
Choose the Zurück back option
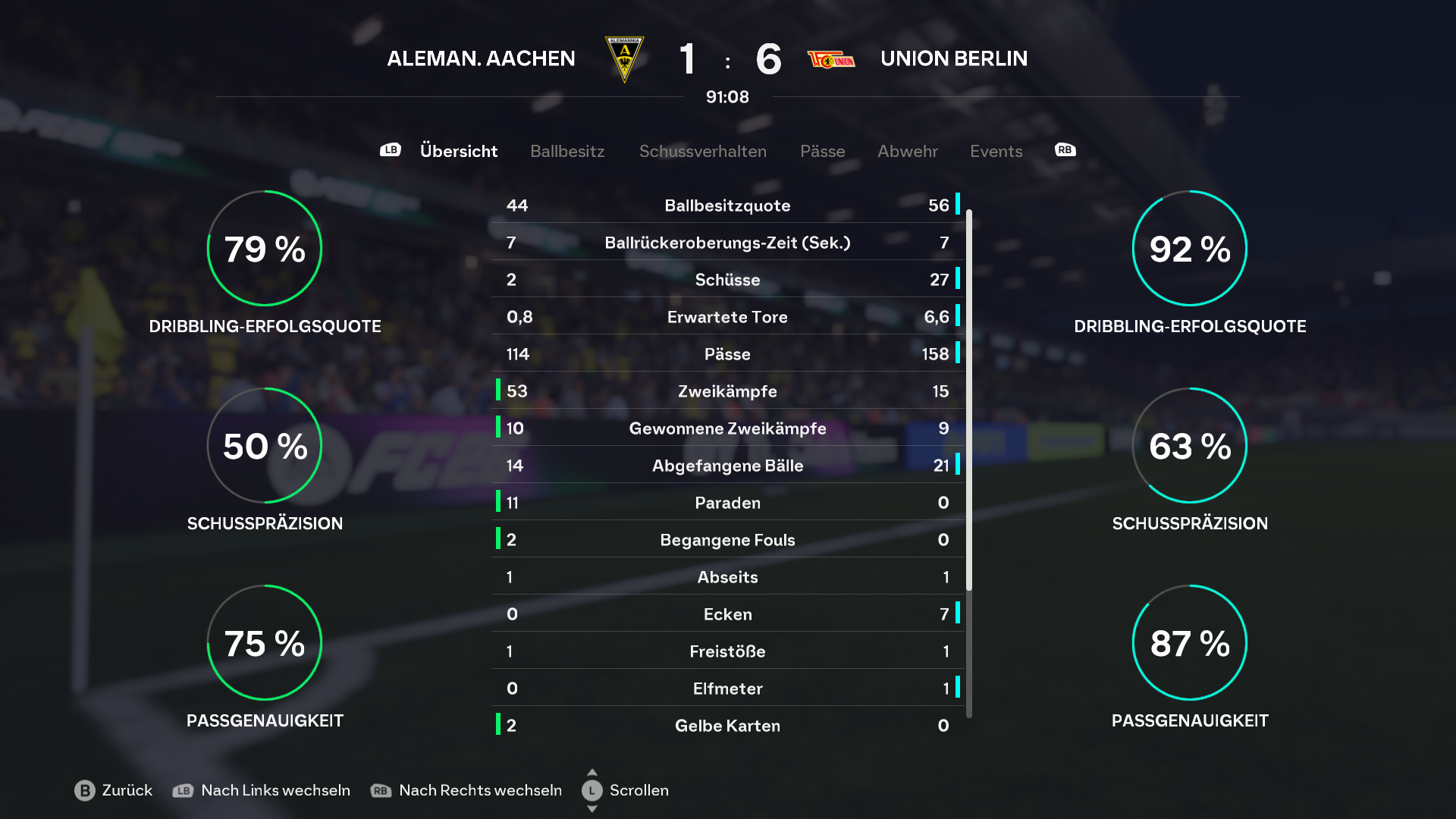(114, 790)
